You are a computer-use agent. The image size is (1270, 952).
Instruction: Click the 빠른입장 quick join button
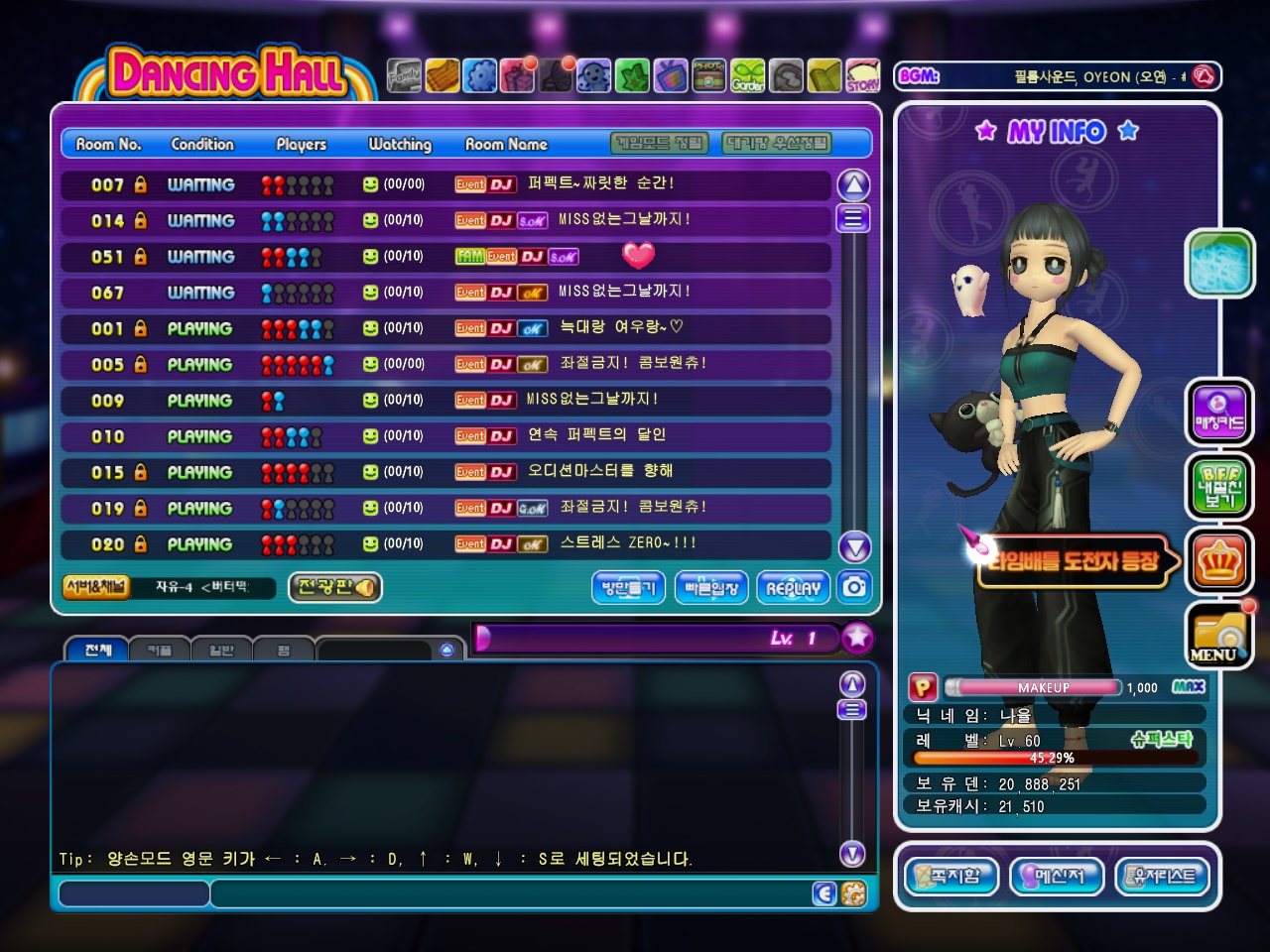click(711, 587)
